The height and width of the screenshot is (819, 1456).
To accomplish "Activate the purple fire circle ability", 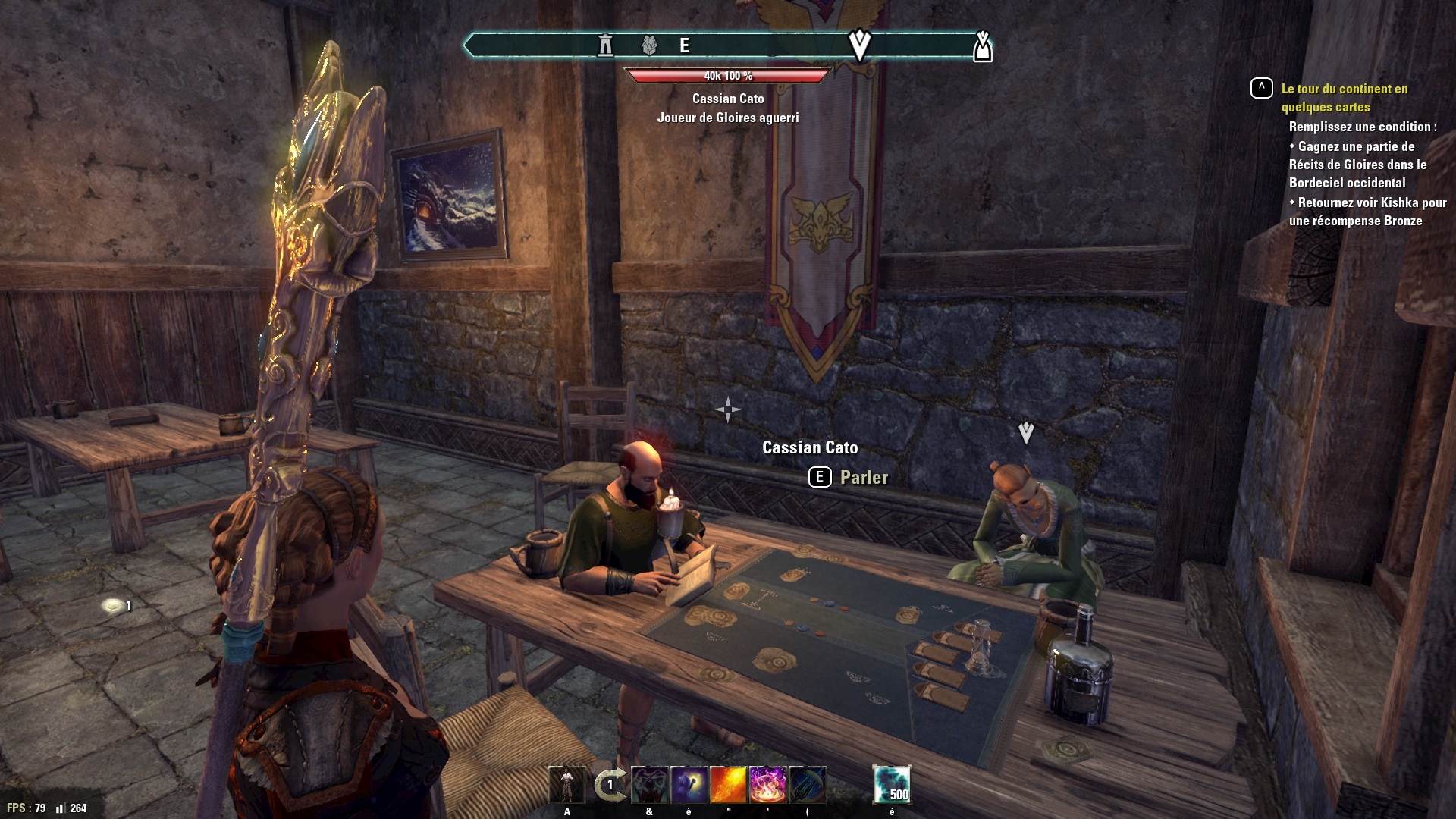I will (767, 785).
